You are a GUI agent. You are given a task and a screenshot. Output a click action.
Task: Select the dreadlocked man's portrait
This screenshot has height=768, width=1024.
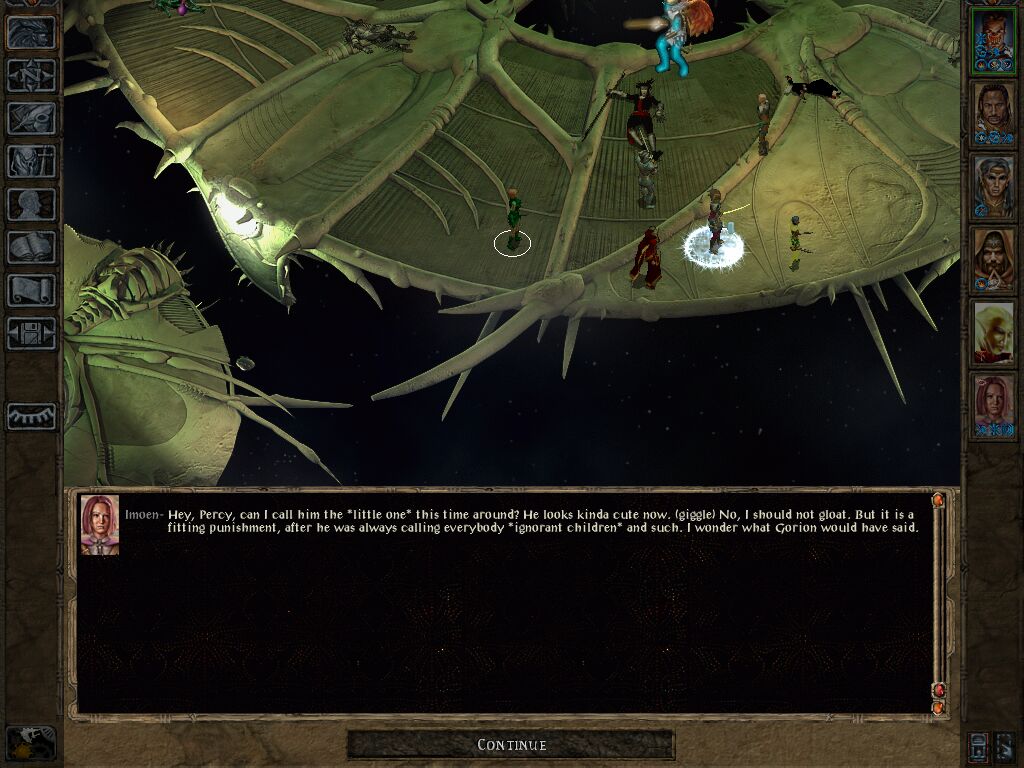(994, 113)
